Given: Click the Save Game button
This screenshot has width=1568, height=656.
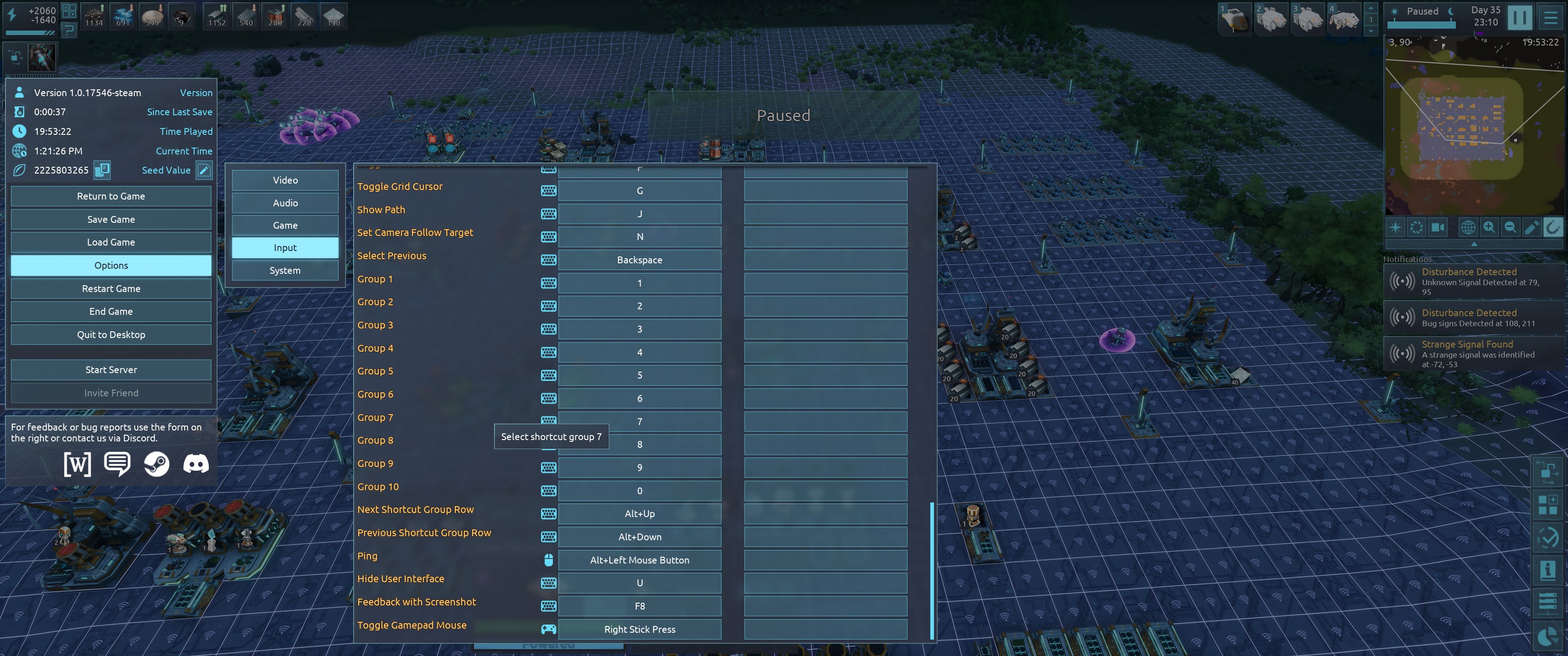Looking at the screenshot, I should coord(111,220).
